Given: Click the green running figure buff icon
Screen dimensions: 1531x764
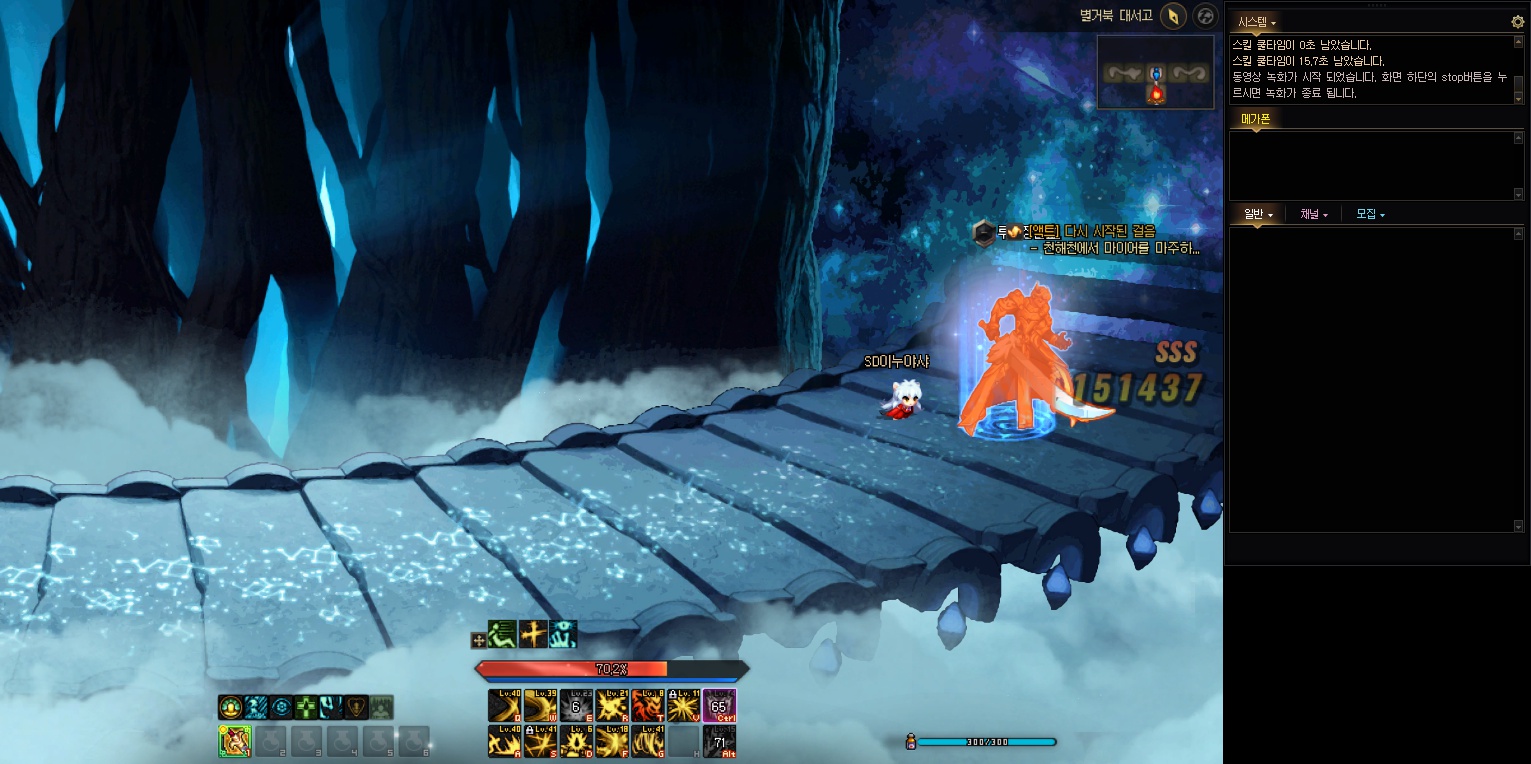Looking at the screenshot, I should click(503, 634).
